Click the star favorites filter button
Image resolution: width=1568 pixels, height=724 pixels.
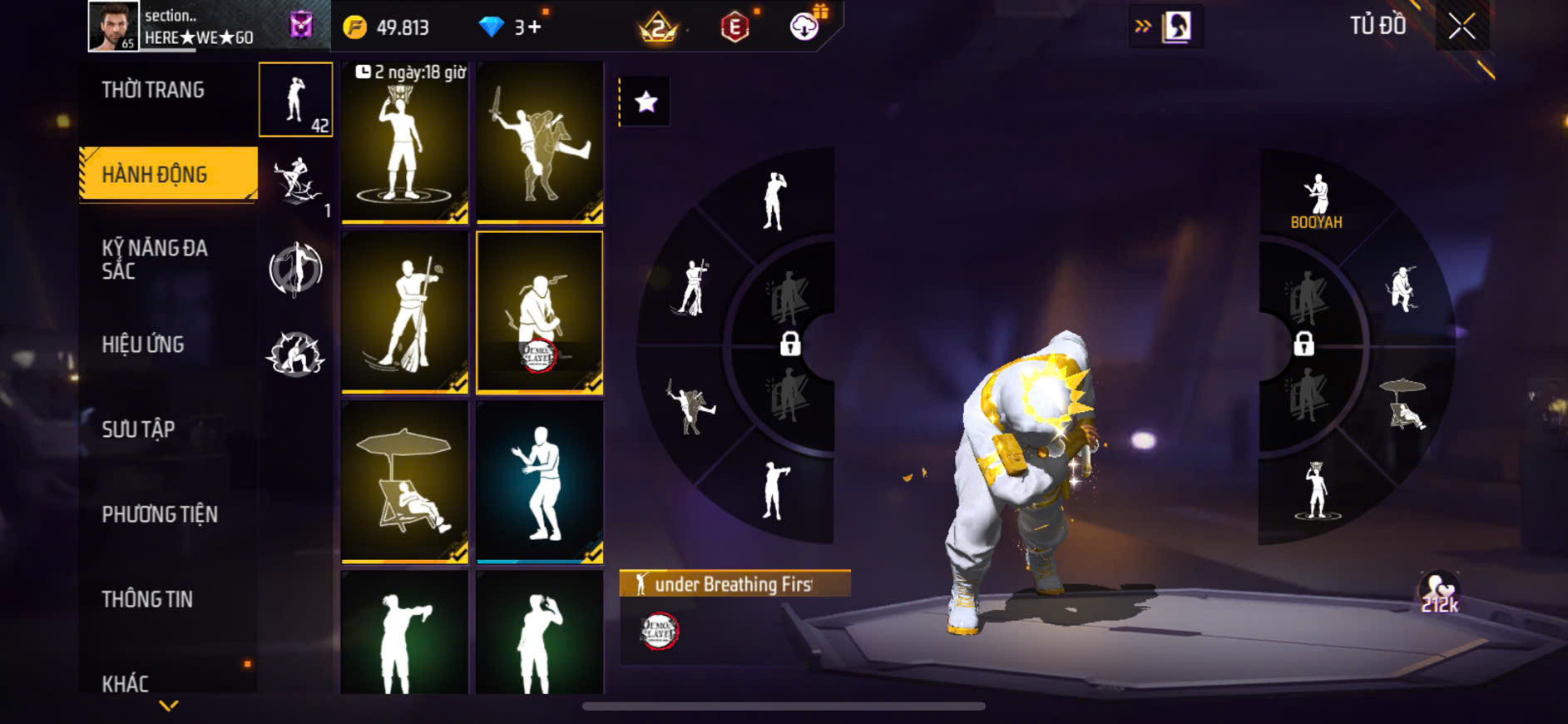pos(646,102)
